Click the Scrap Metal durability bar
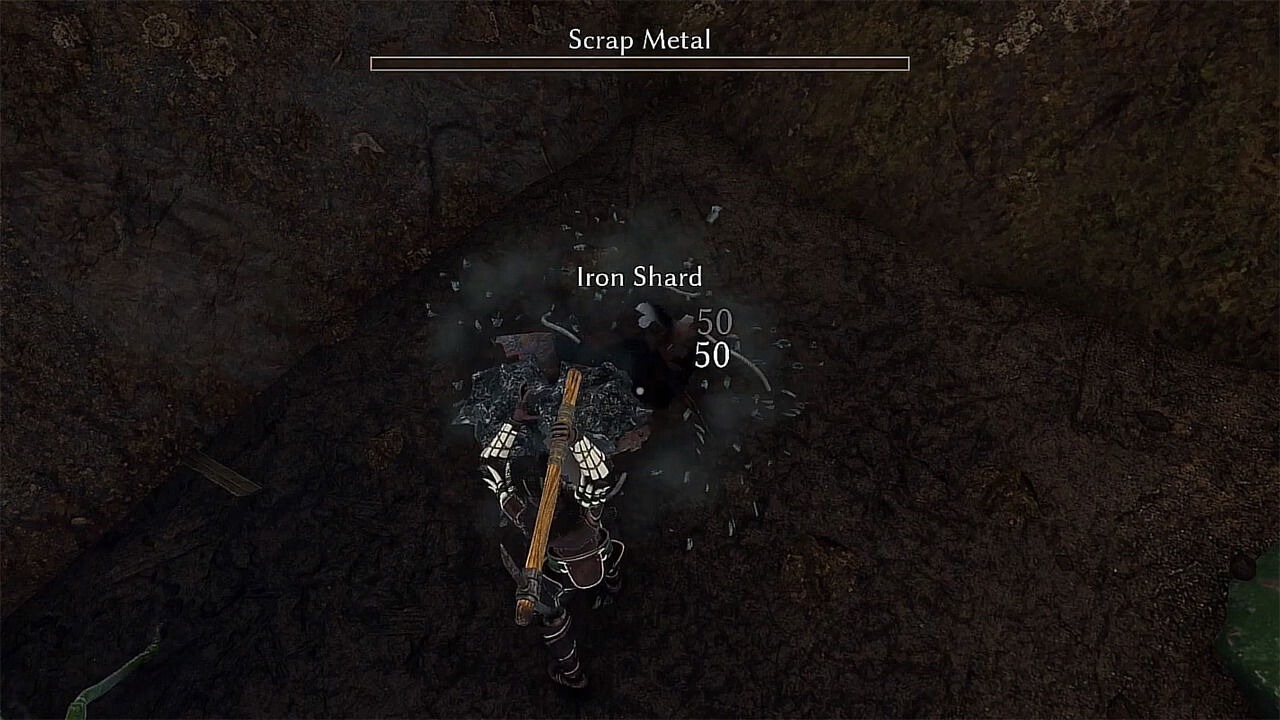This screenshot has height=720, width=1280. pyautogui.click(x=638, y=63)
